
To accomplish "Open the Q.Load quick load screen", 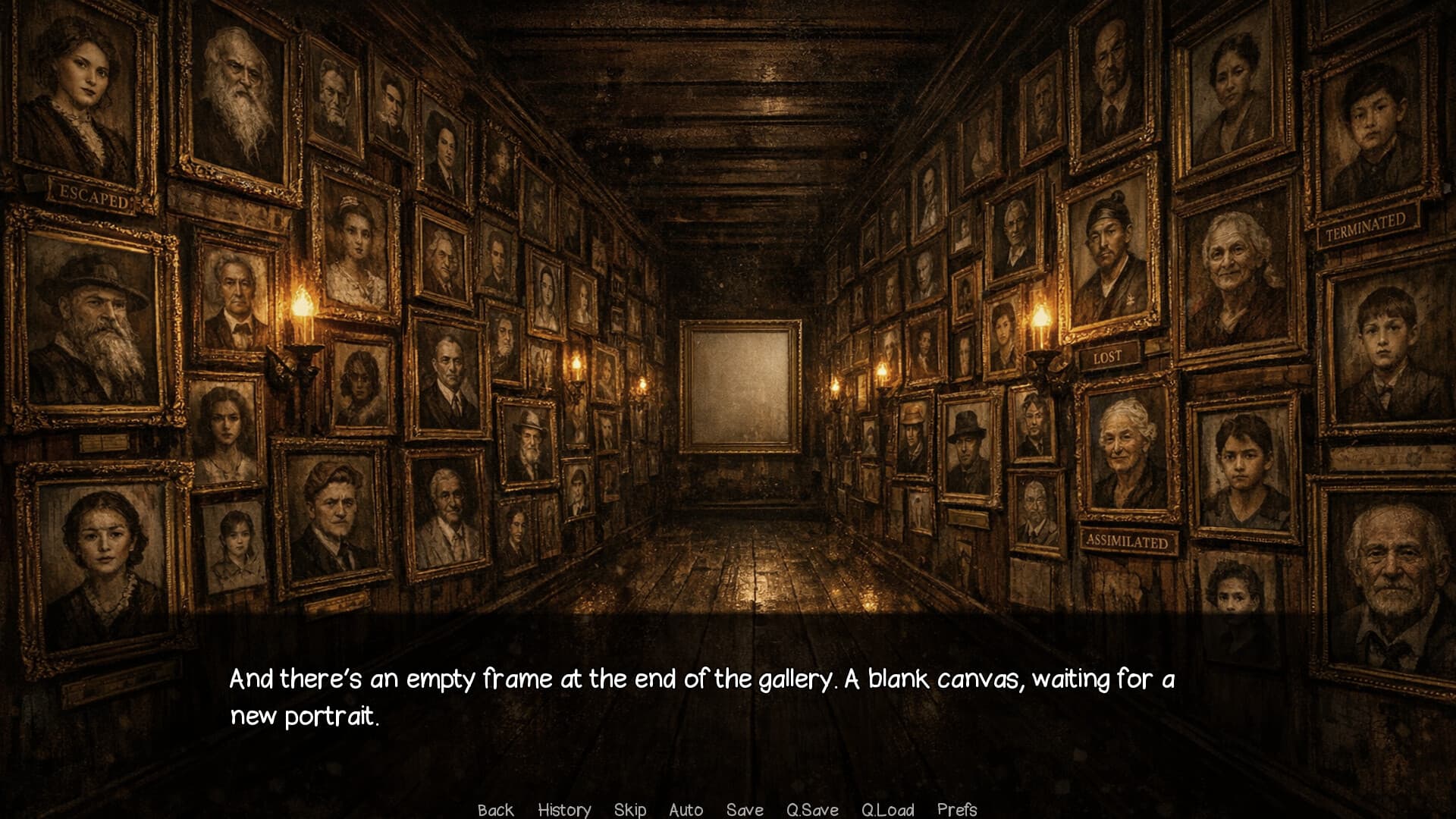I will pyautogui.click(x=888, y=810).
